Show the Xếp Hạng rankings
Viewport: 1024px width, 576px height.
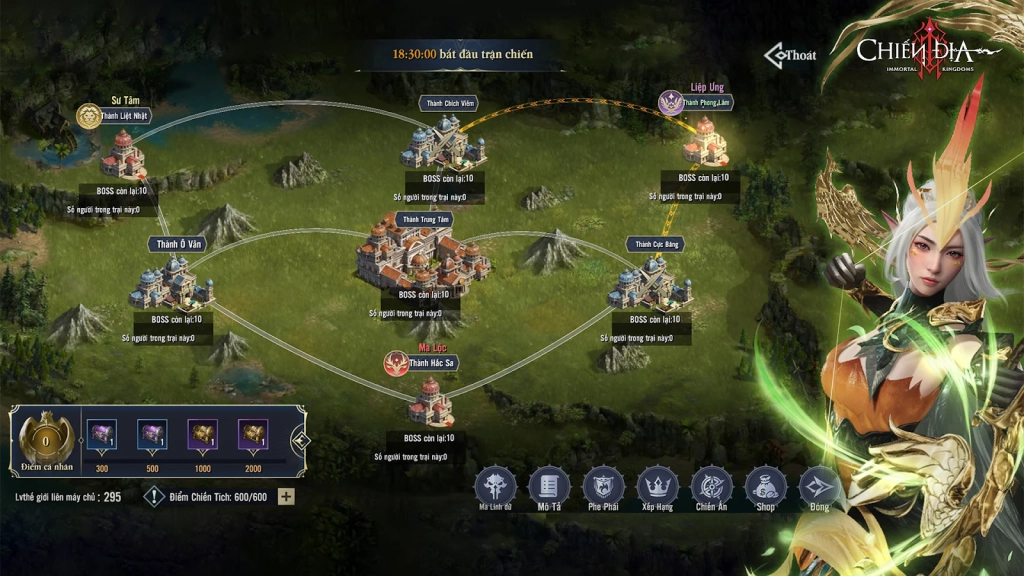pos(657,485)
